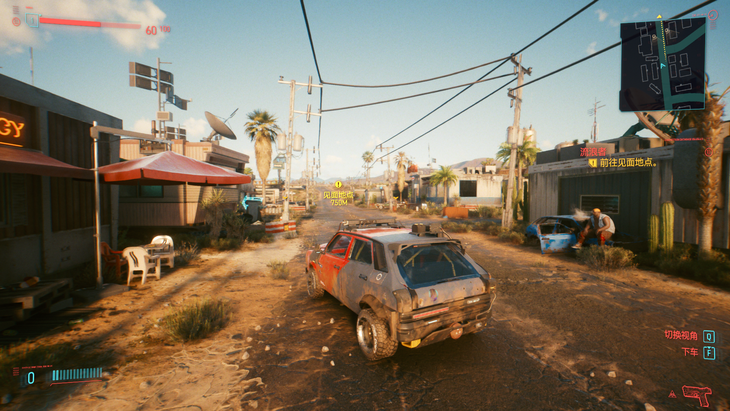
Task: Click the 流浪者 quest title
Action: pyautogui.click(x=594, y=151)
